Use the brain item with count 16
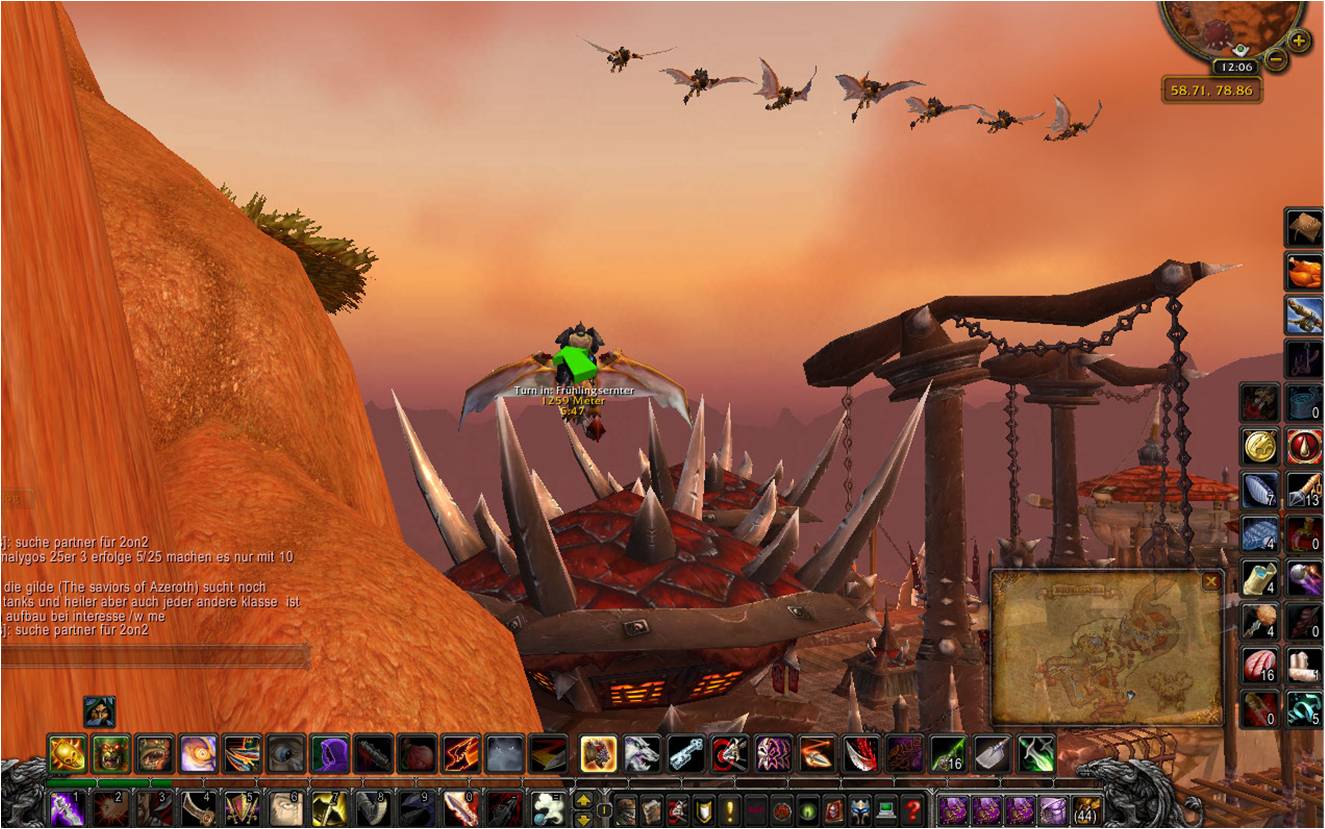This screenshot has width=1325, height=829. click(x=1260, y=665)
